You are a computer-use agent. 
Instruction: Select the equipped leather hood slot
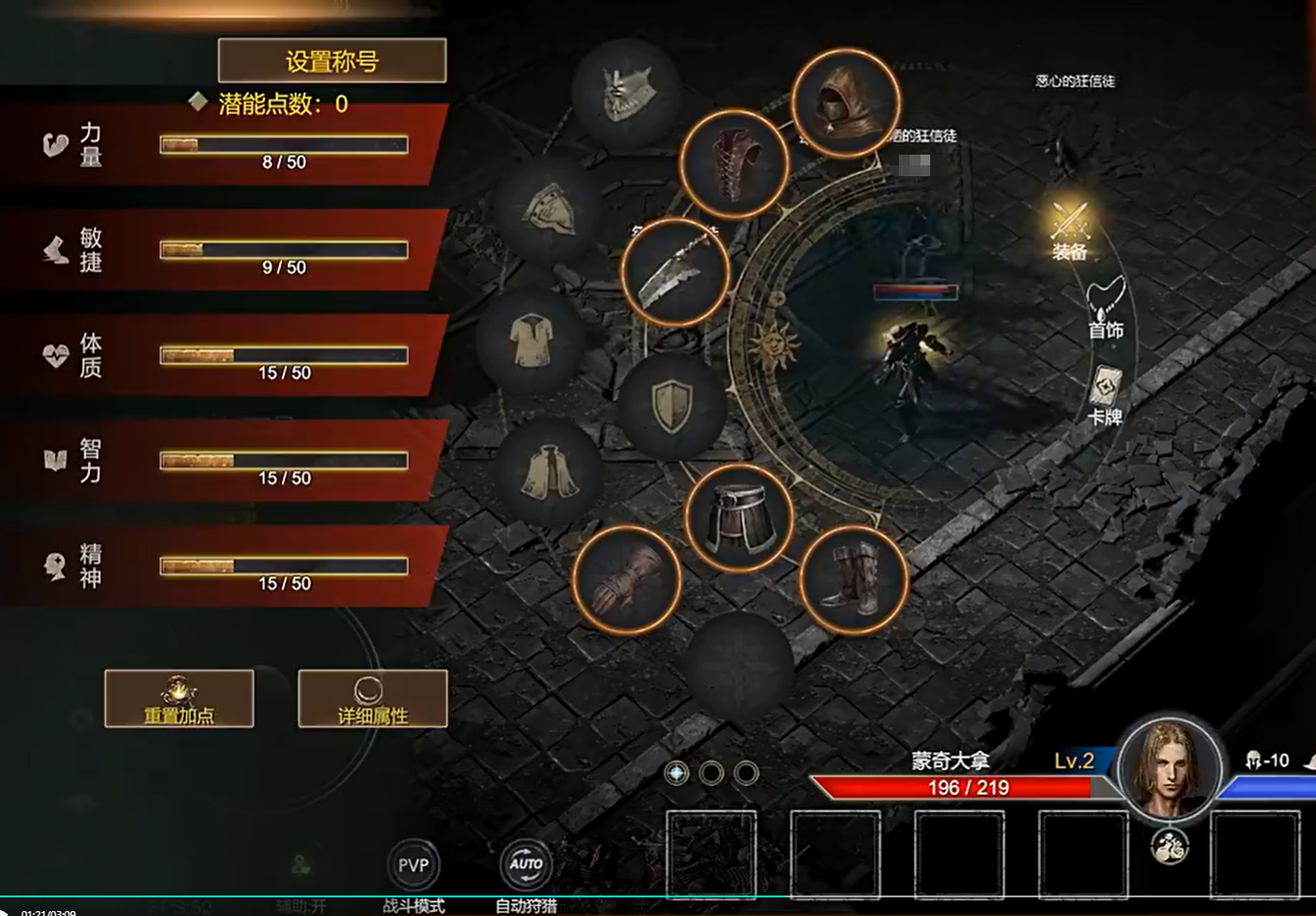click(845, 103)
